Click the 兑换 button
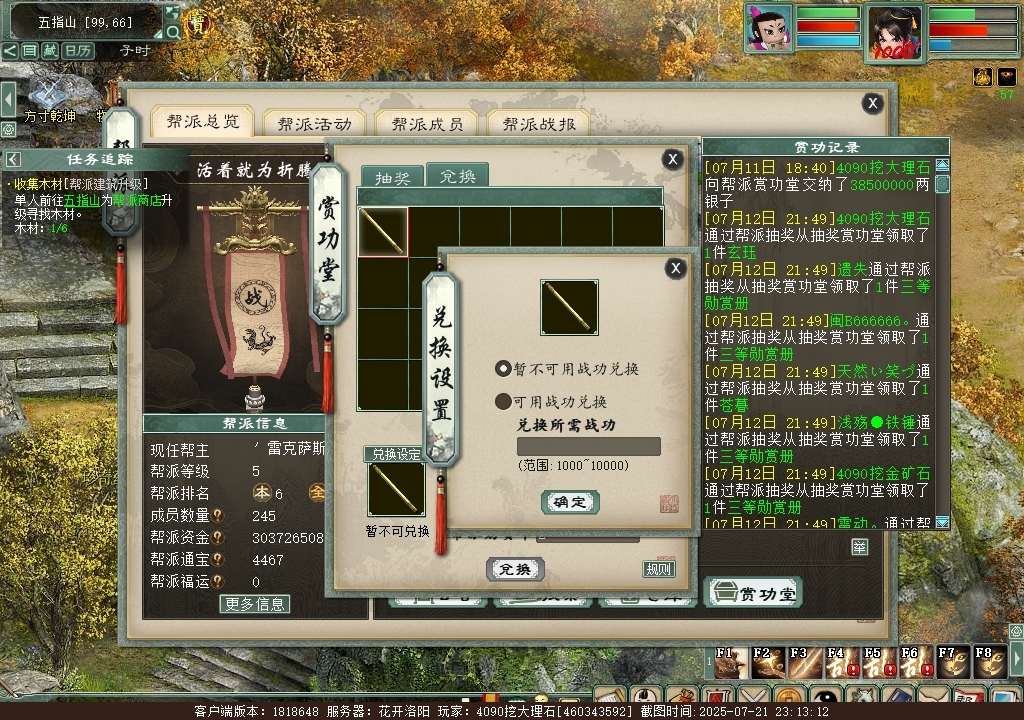This screenshot has height=720, width=1024. [x=515, y=569]
